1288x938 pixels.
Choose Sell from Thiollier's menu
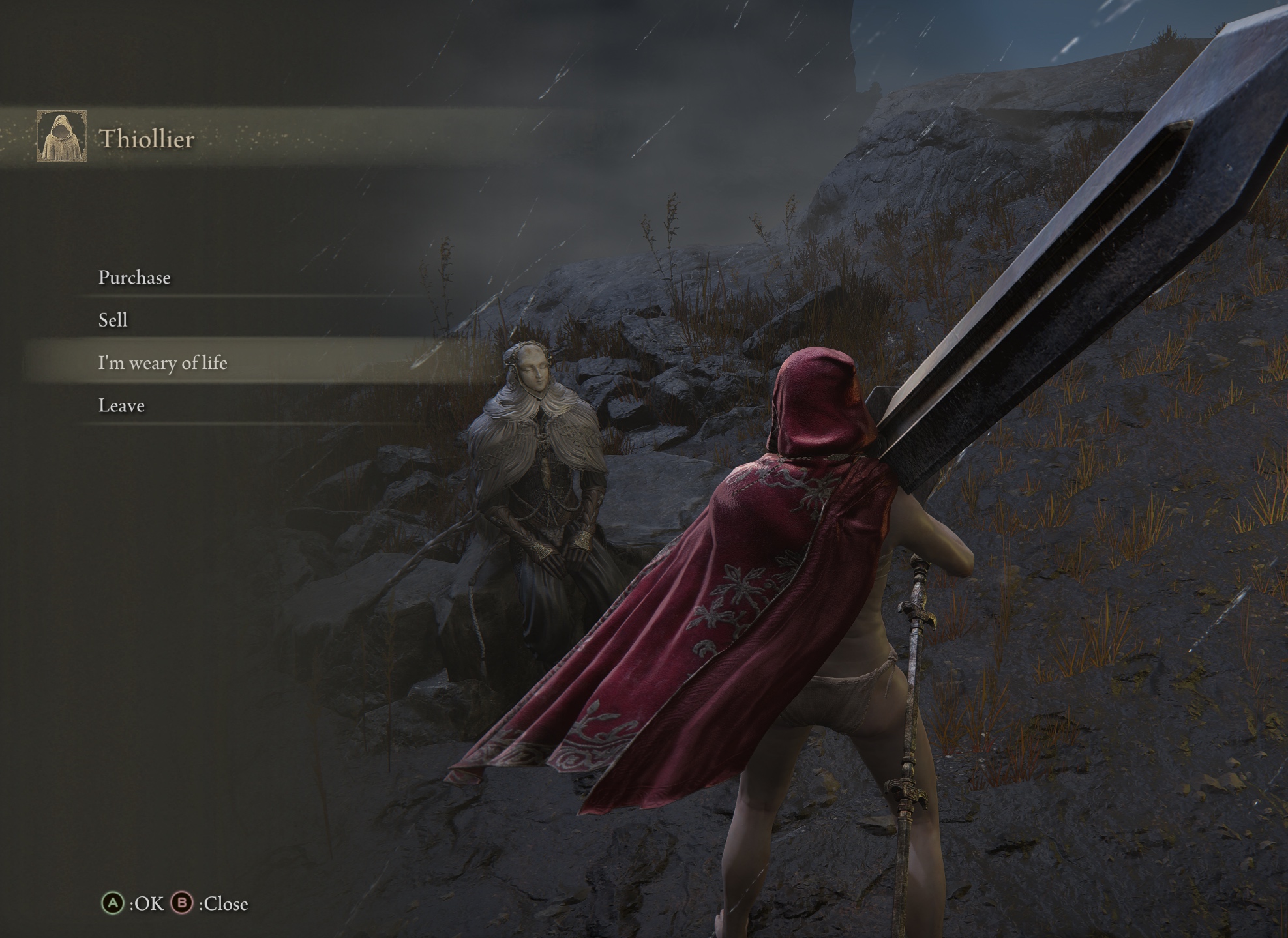pyautogui.click(x=113, y=320)
